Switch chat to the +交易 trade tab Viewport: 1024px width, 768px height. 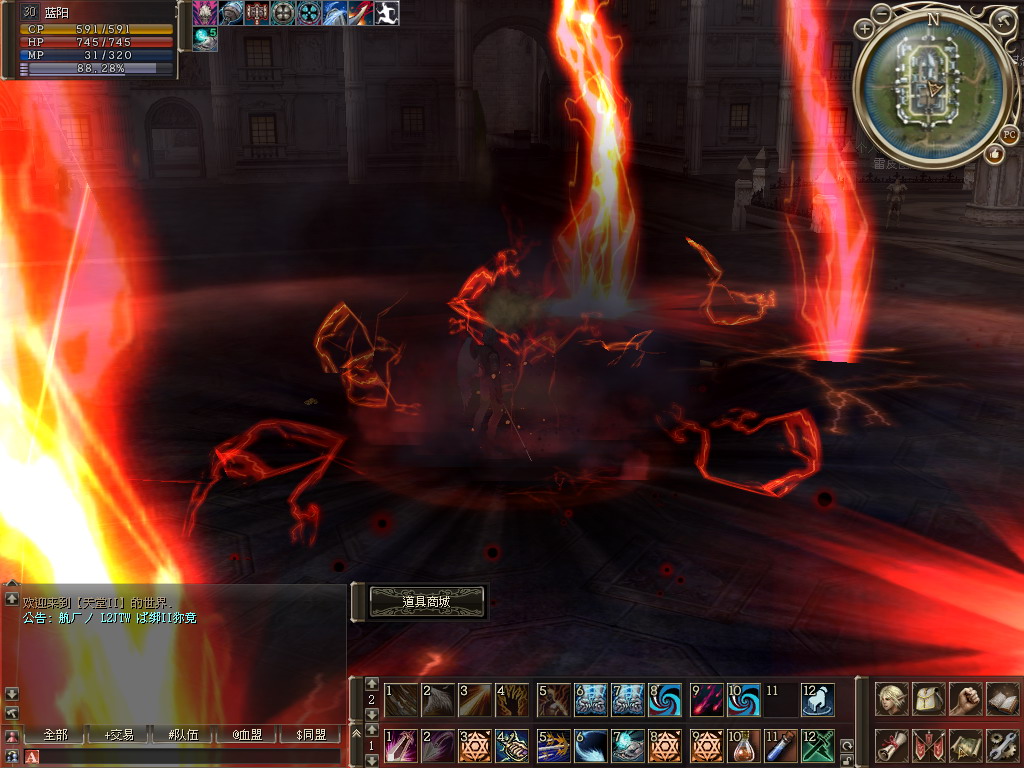click(x=119, y=735)
